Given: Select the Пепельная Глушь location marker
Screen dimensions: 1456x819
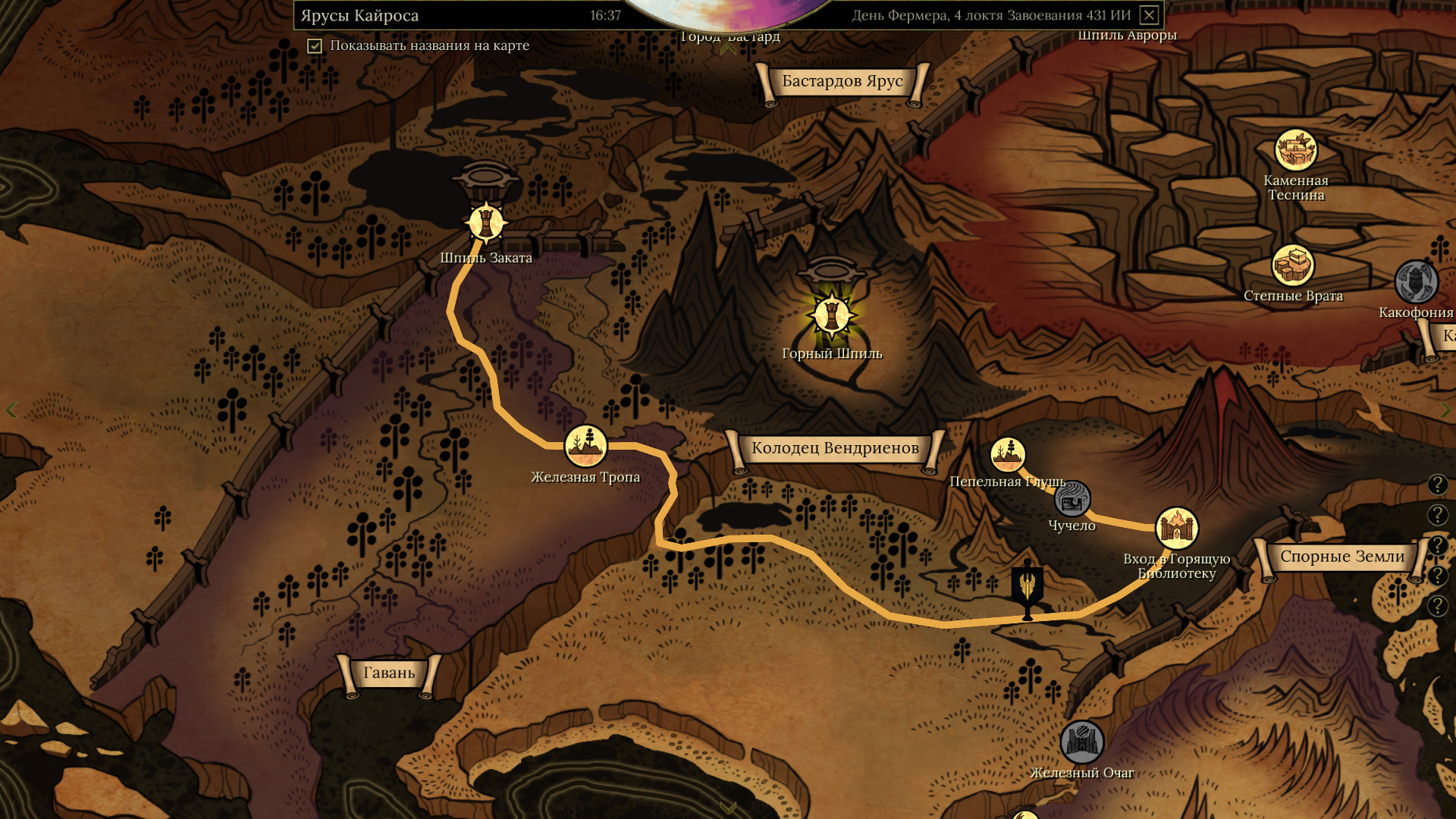Looking at the screenshot, I should click(x=1008, y=455).
